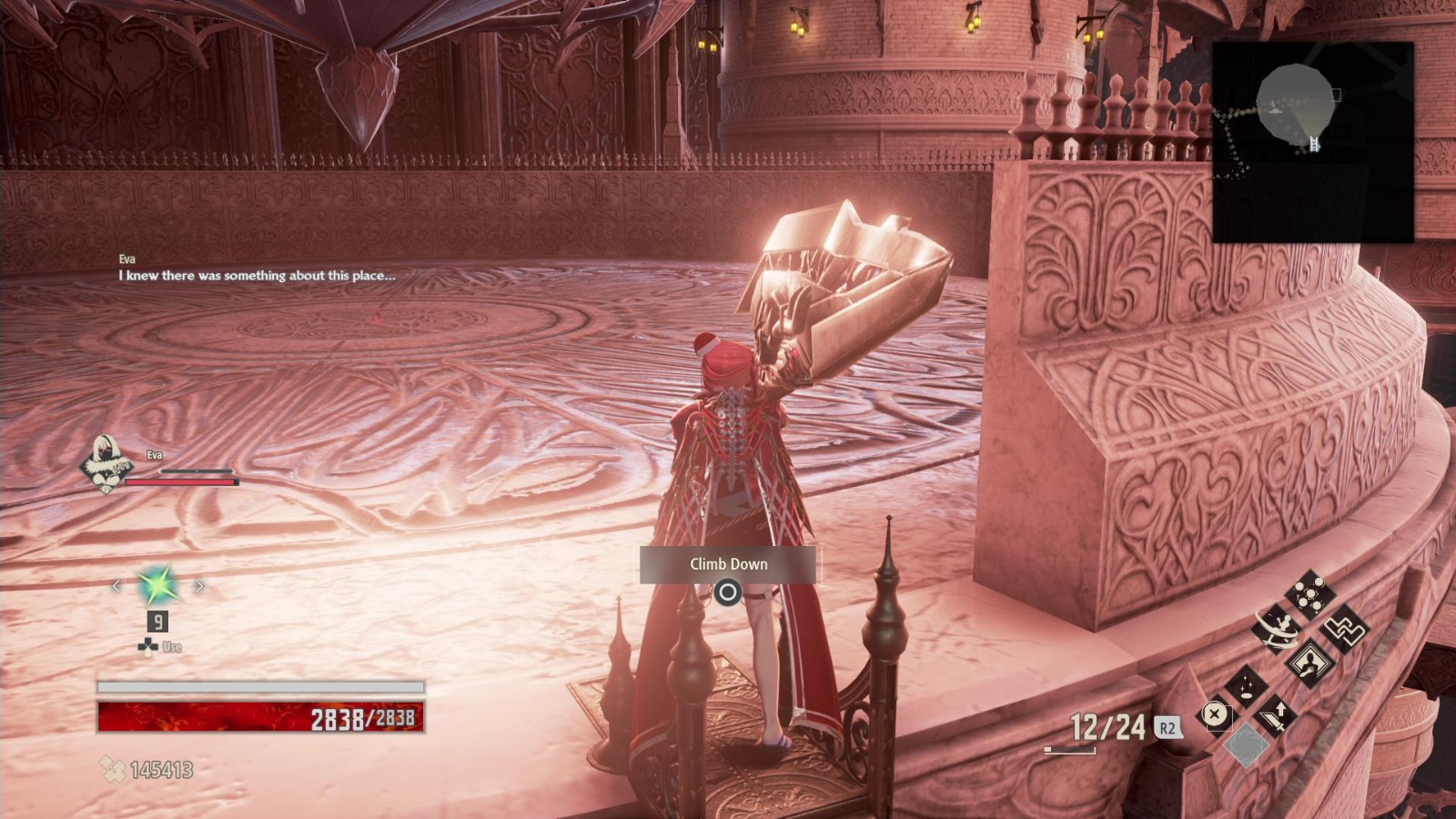Image resolution: width=1456 pixels, height=819 pixels.
Task: Click the hand-reach buff gift icon
Action: coord(1309,664)
